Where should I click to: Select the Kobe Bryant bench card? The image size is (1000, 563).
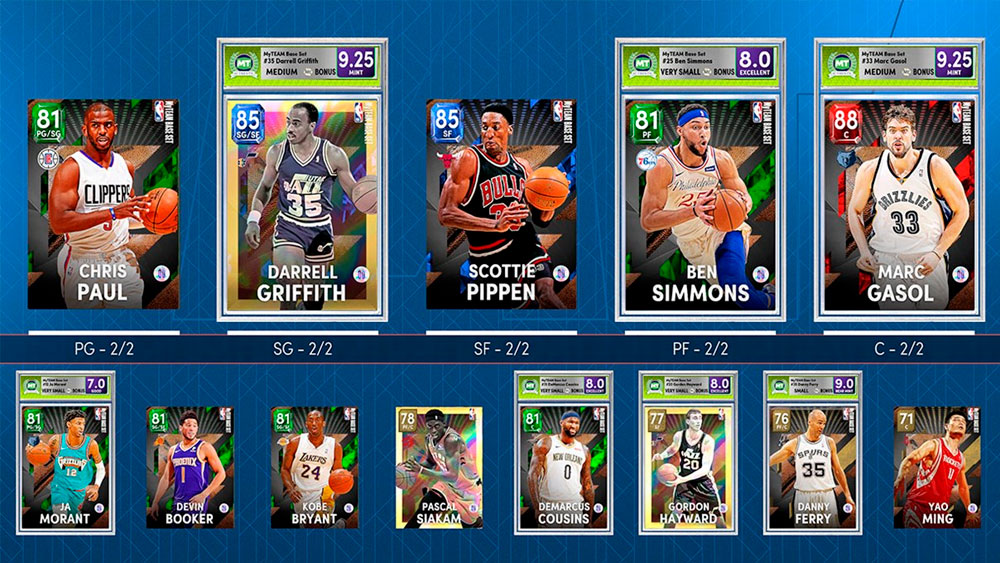tap(314, 466)
